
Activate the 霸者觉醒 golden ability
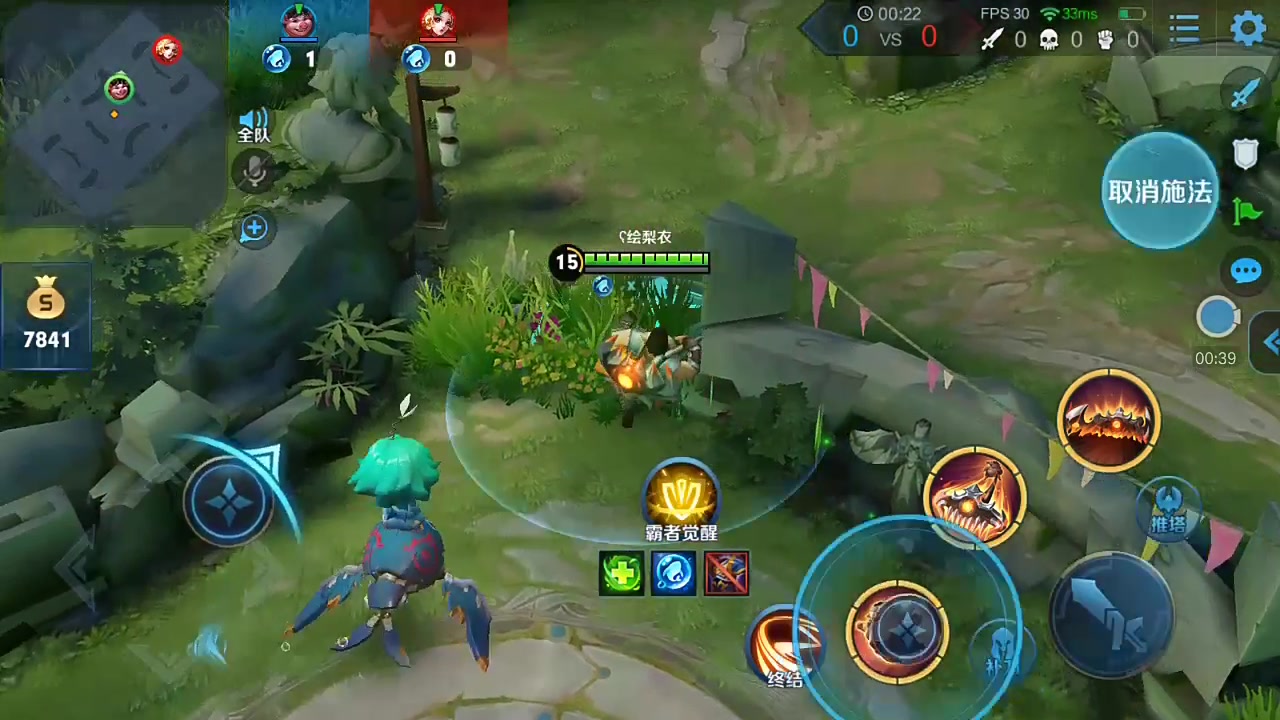click(x=680, y=497)
